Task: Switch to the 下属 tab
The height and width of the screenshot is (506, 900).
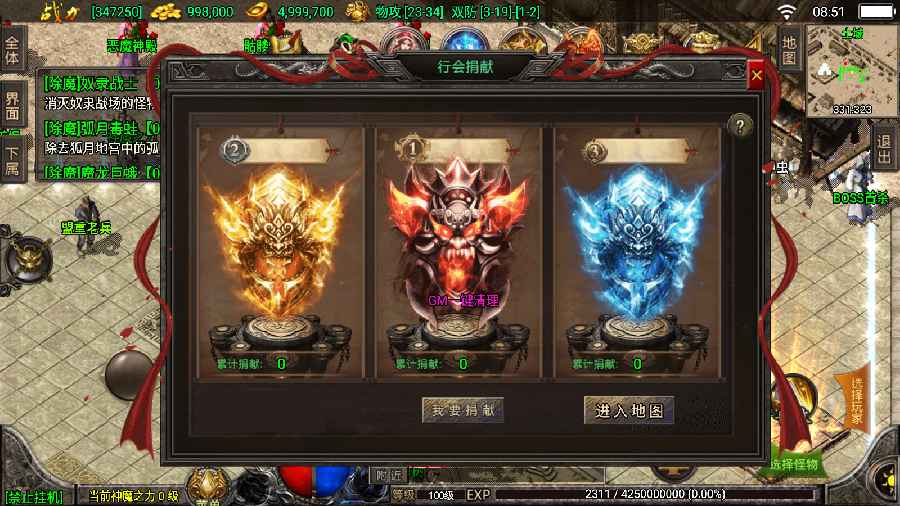Action: click(x=12, y=161)
